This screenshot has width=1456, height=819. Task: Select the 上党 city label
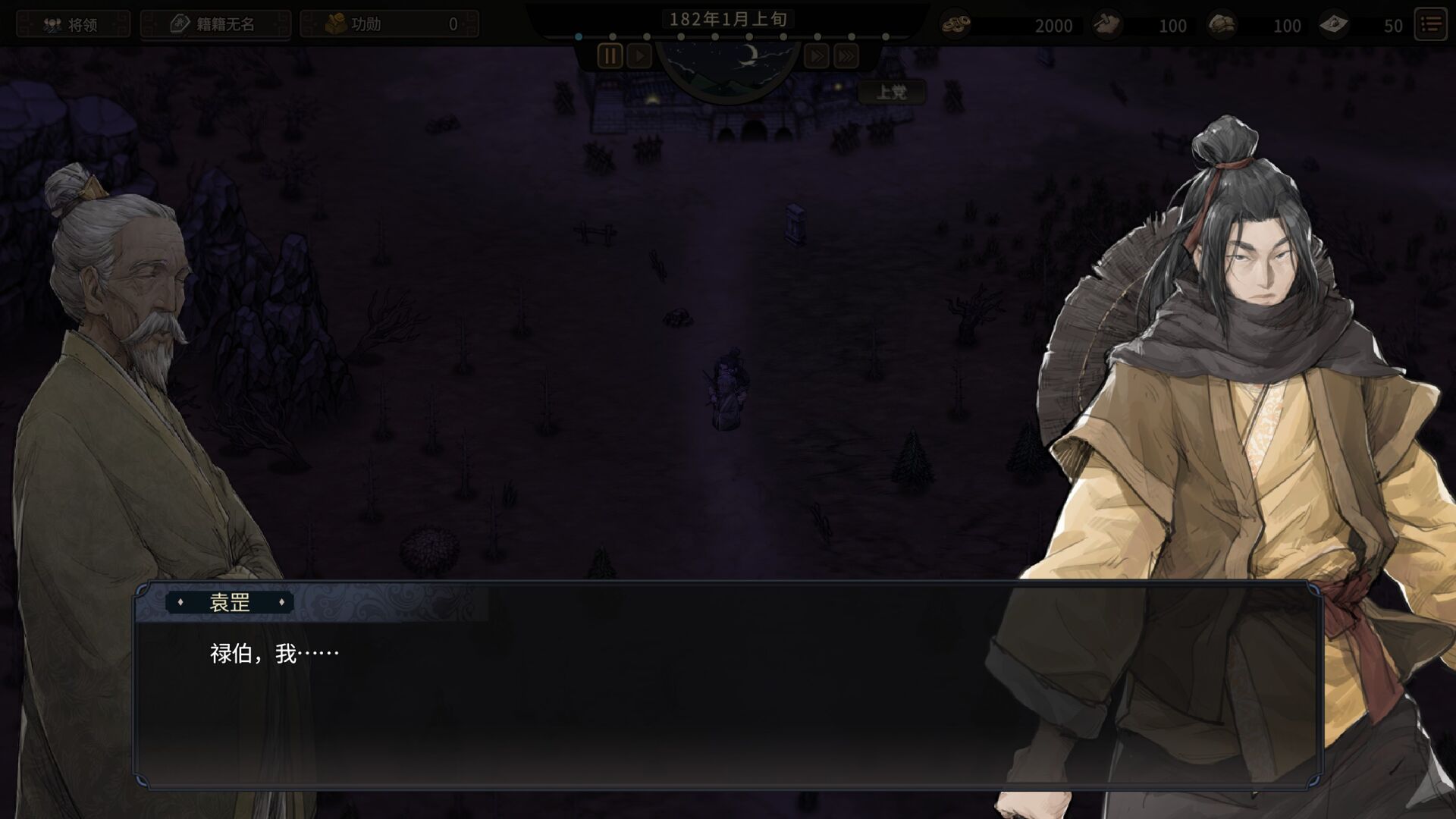(891, 93)
